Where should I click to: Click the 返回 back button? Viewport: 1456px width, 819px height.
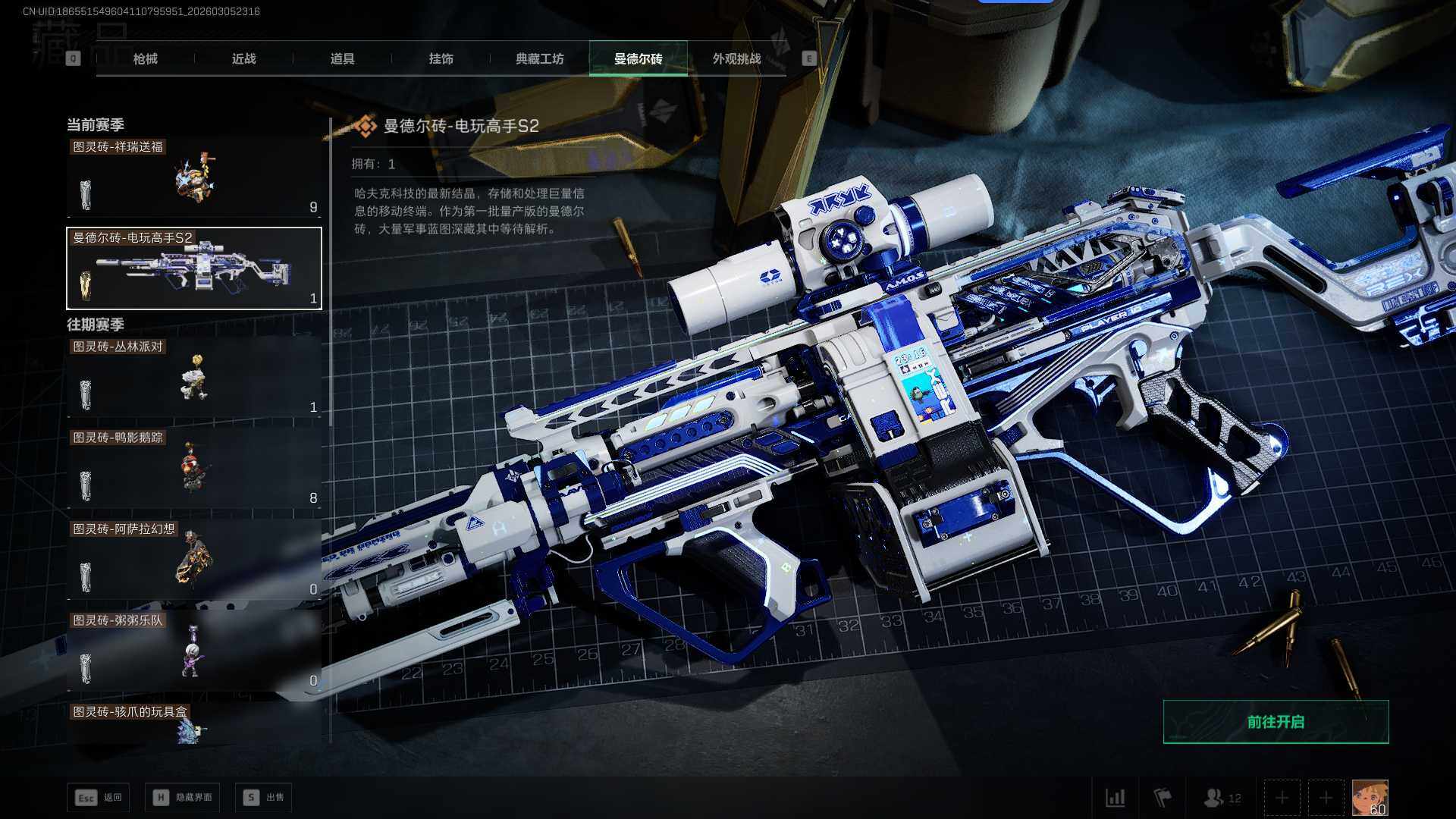[x=98, y=798]
